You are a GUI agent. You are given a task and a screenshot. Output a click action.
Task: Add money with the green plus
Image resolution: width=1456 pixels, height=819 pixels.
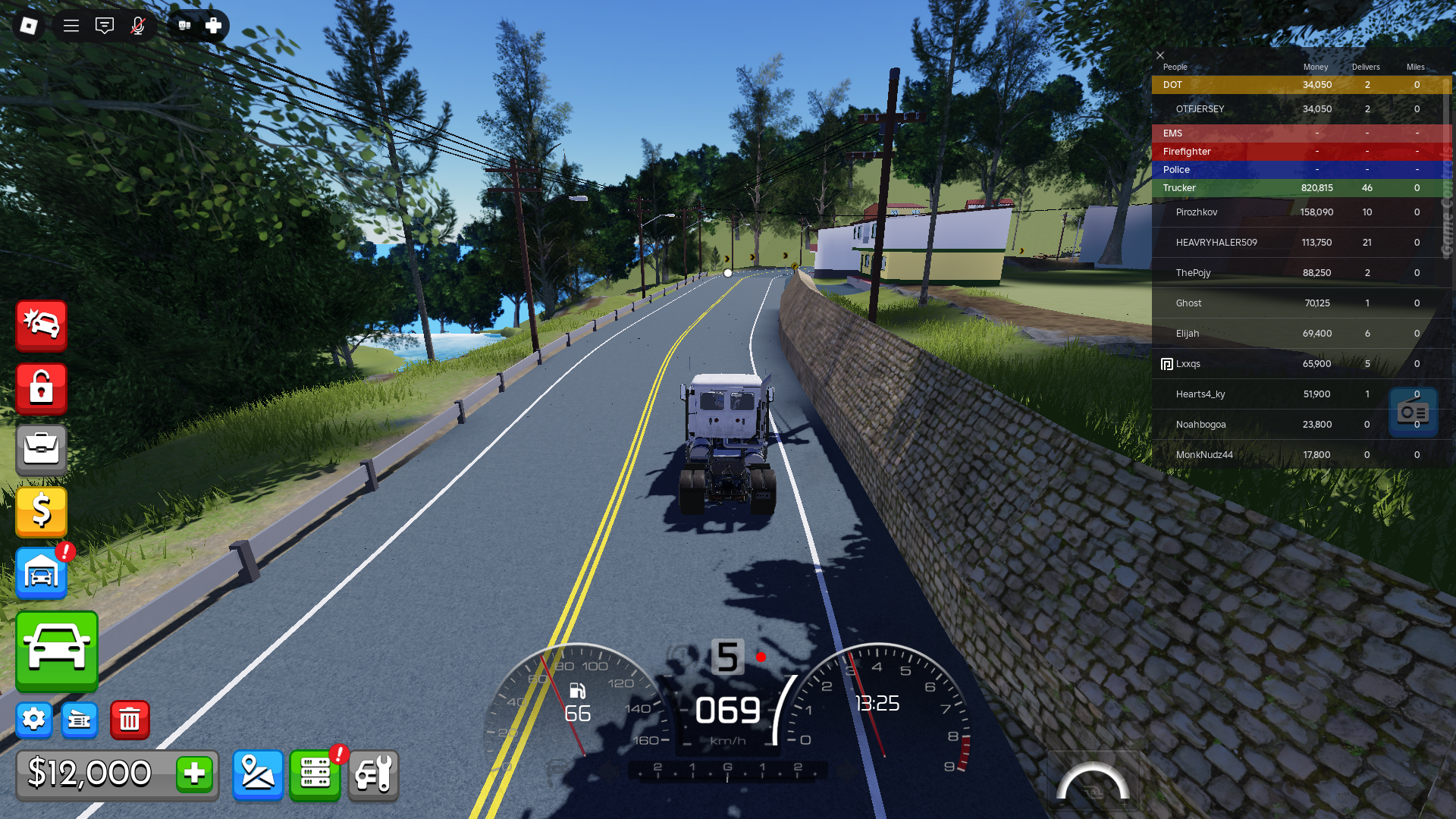(194, 773)
